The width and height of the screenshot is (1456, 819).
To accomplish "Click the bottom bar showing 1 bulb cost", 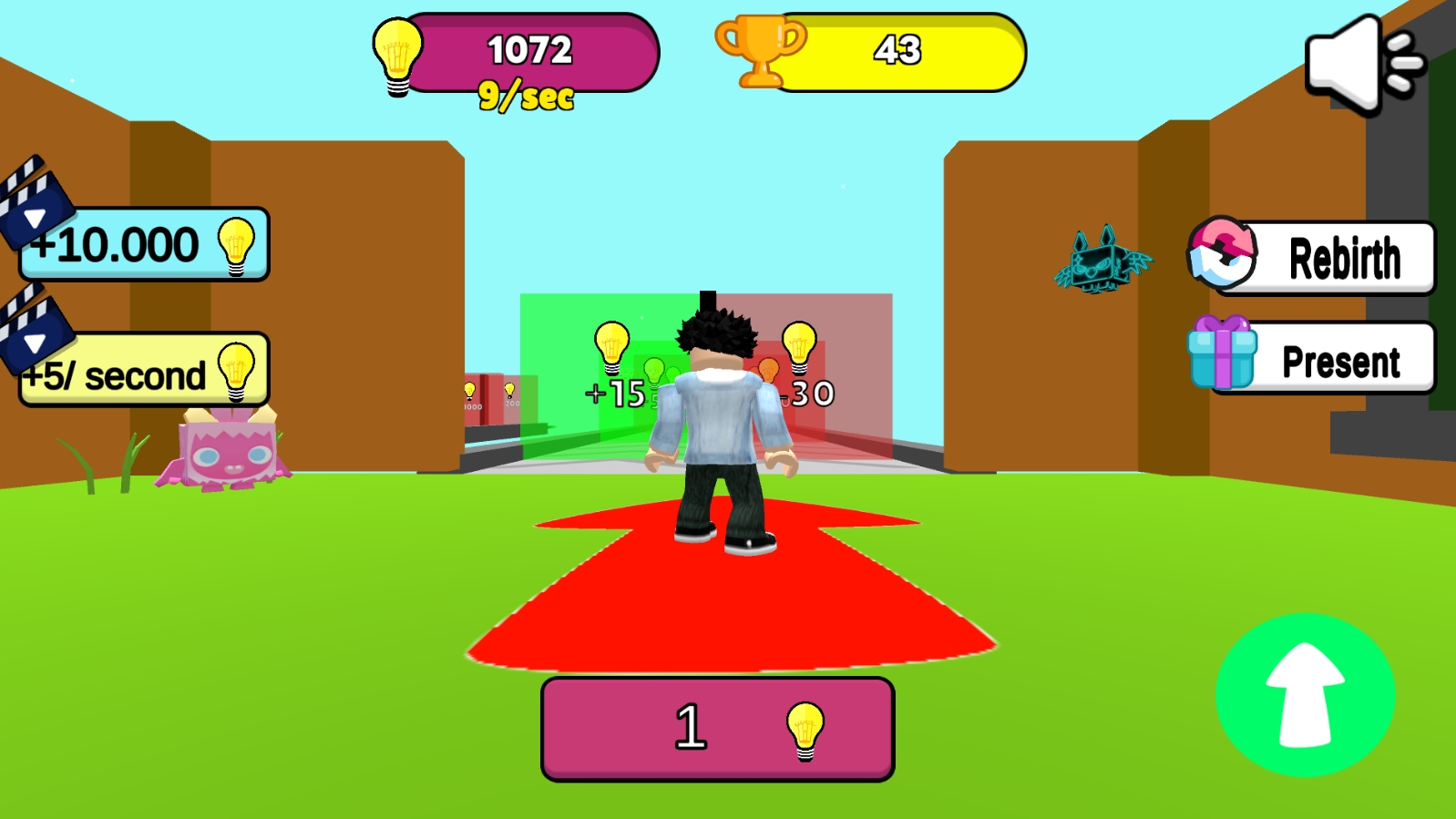I will (715, 727).
